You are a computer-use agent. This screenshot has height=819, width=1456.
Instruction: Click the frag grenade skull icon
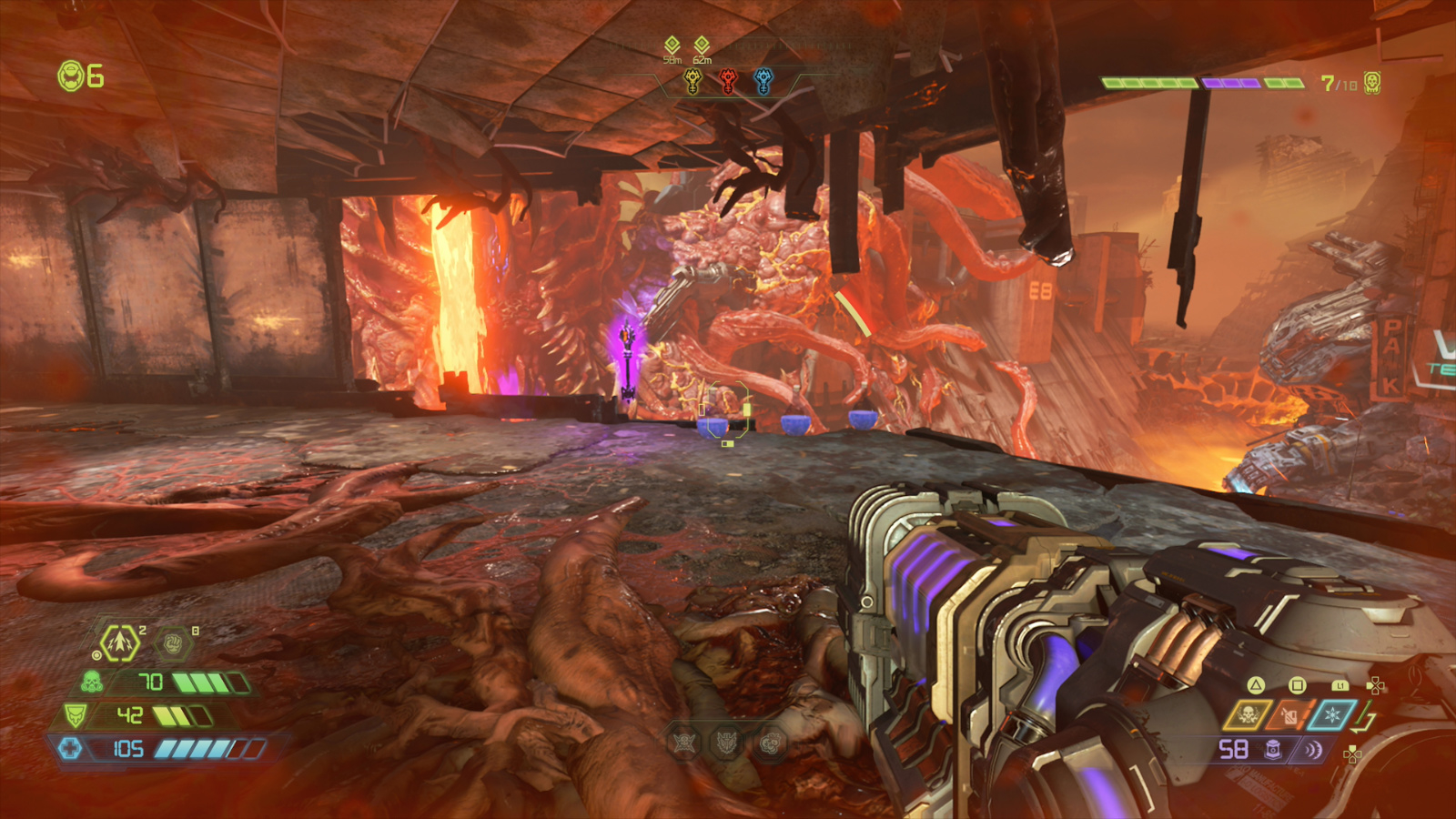click(x=1249, y=715)
